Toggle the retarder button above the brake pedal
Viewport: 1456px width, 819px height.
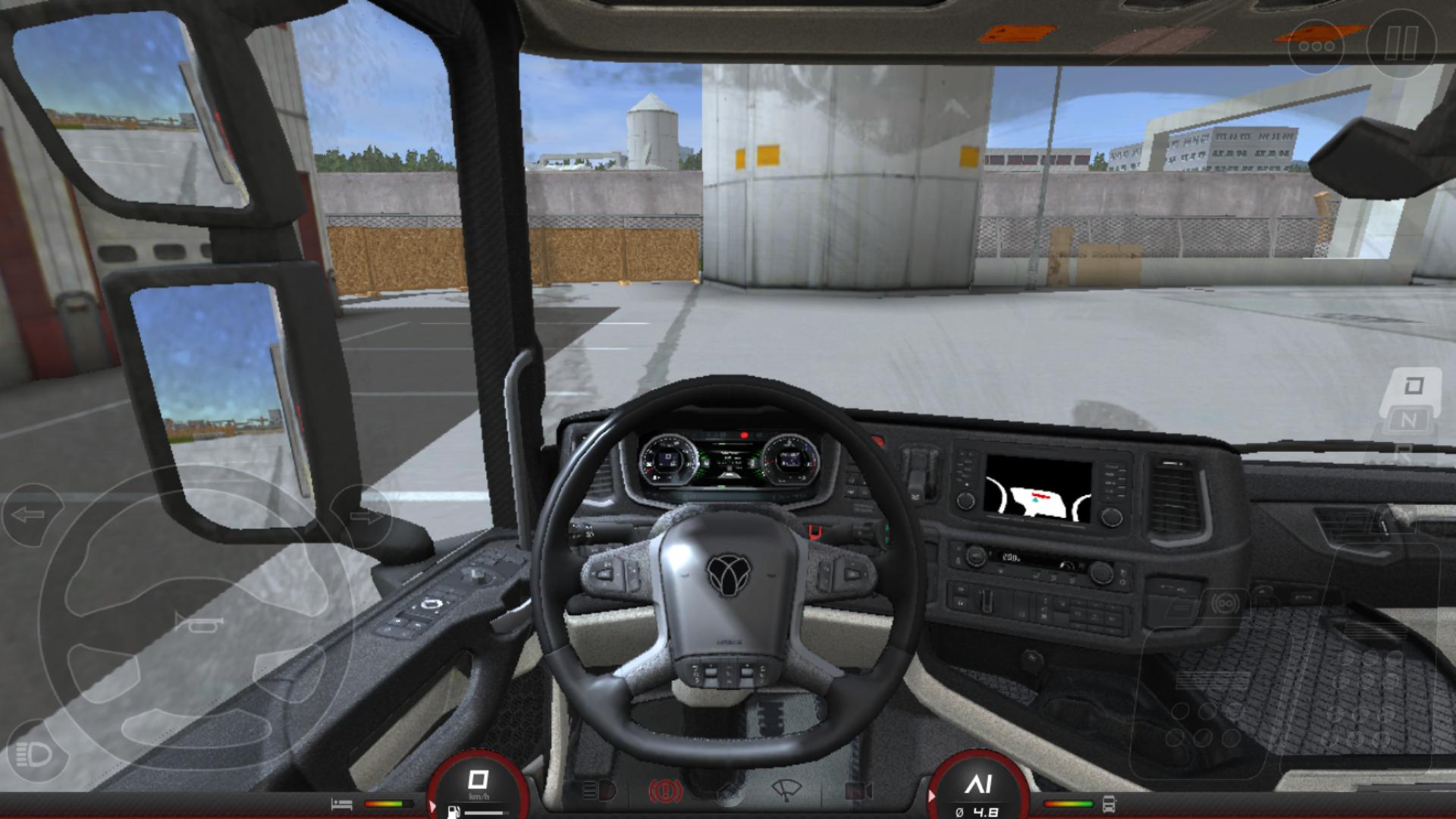click(1225, 604)
